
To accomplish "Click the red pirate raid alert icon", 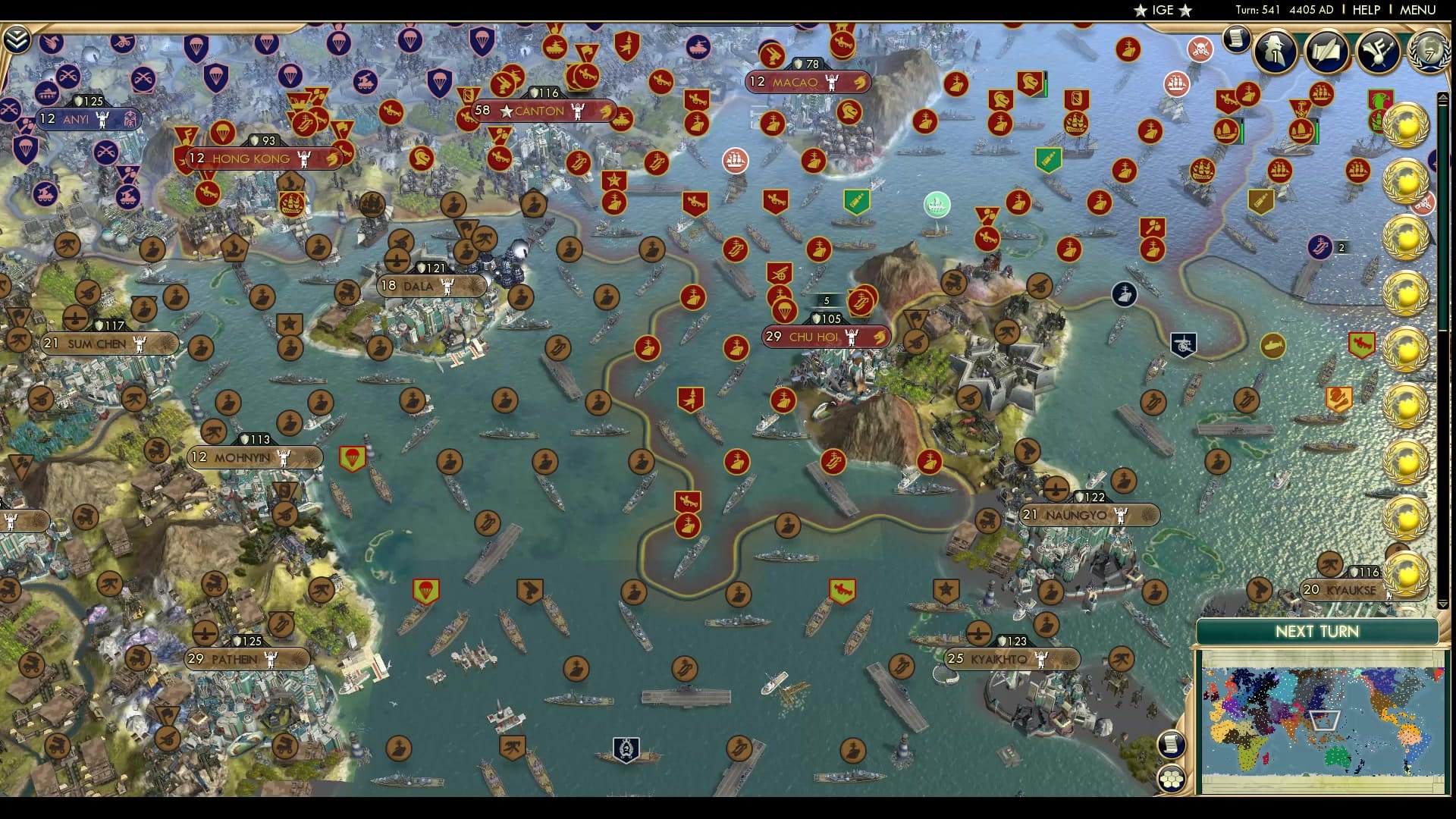I will [1199, 49].
